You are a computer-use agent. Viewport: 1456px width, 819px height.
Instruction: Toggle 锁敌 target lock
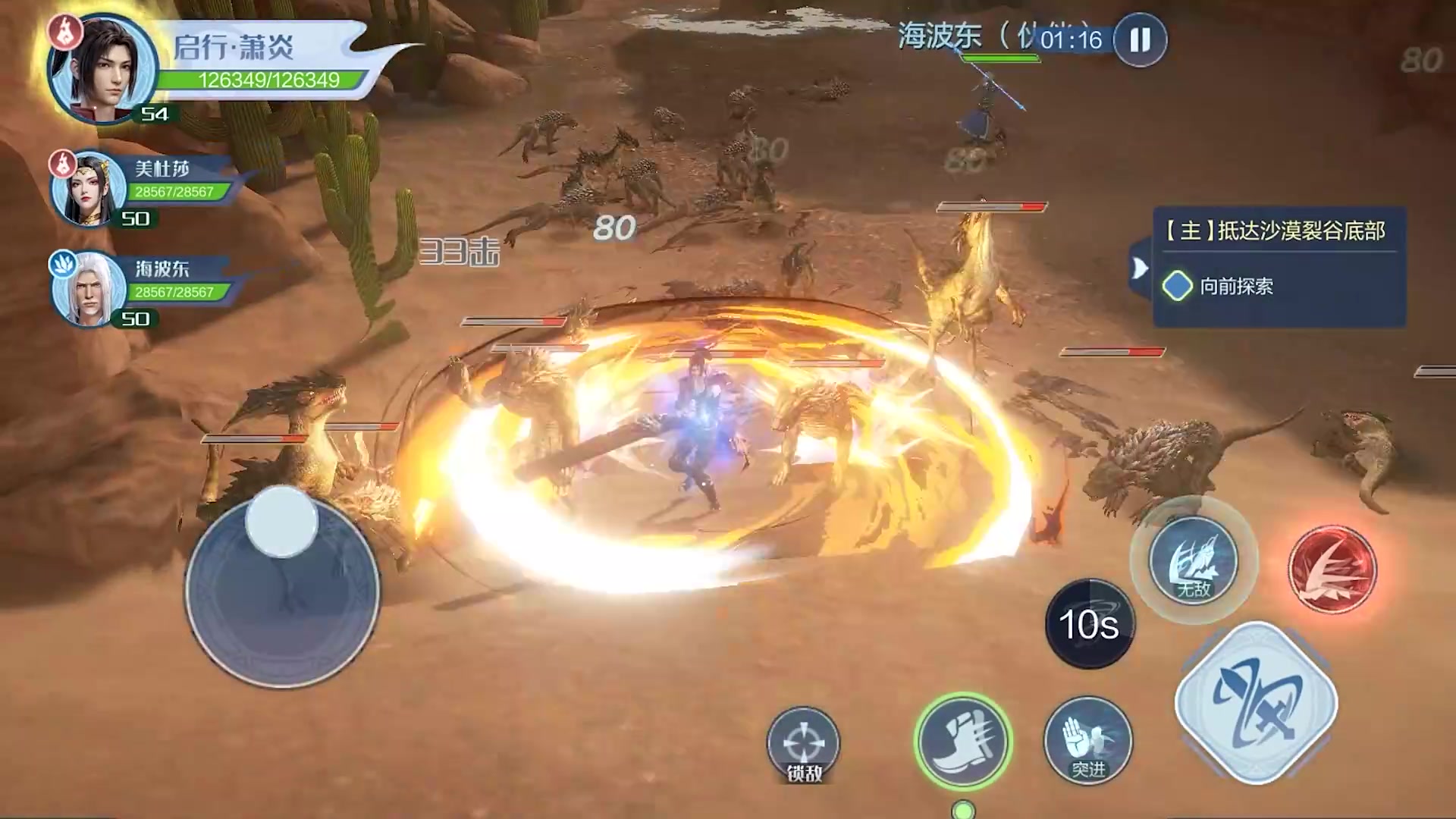[803, 745]
